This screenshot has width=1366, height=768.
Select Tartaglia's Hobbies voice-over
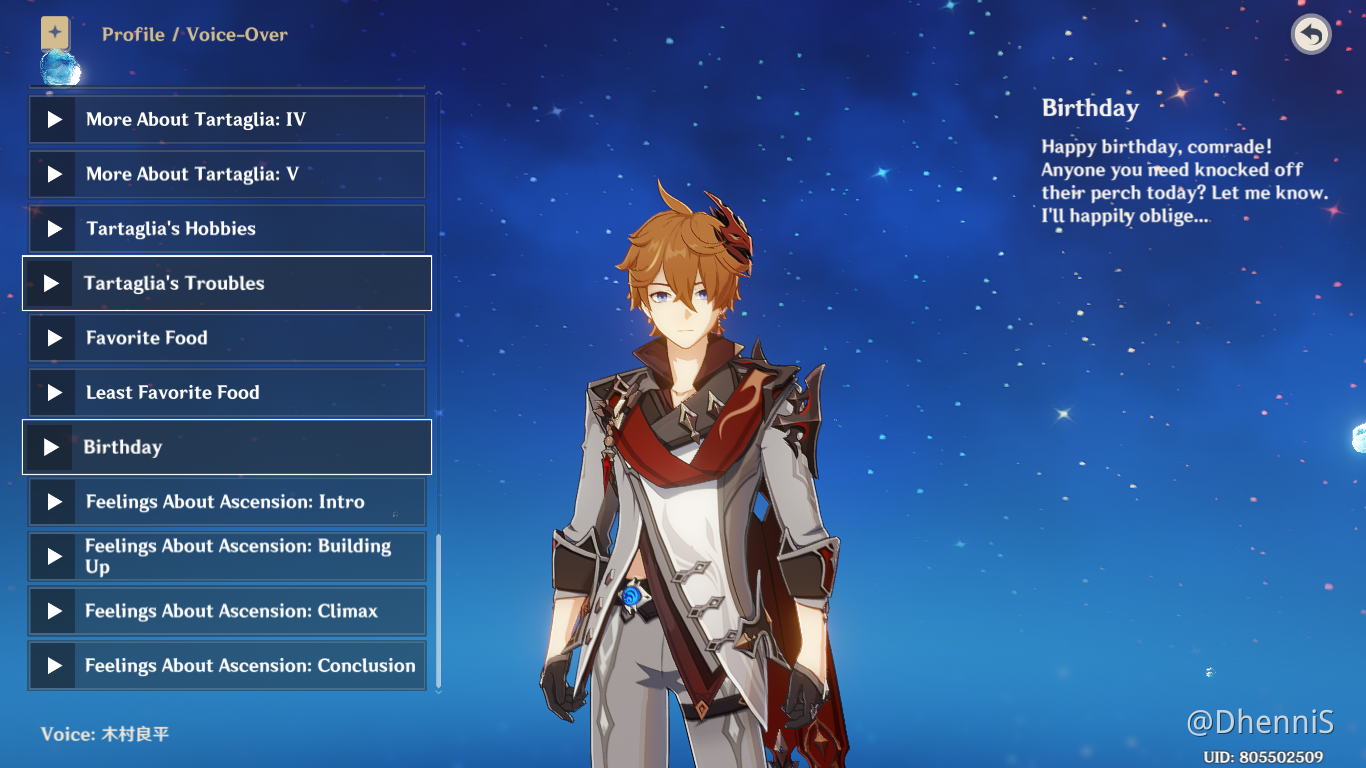click(226, 229)
